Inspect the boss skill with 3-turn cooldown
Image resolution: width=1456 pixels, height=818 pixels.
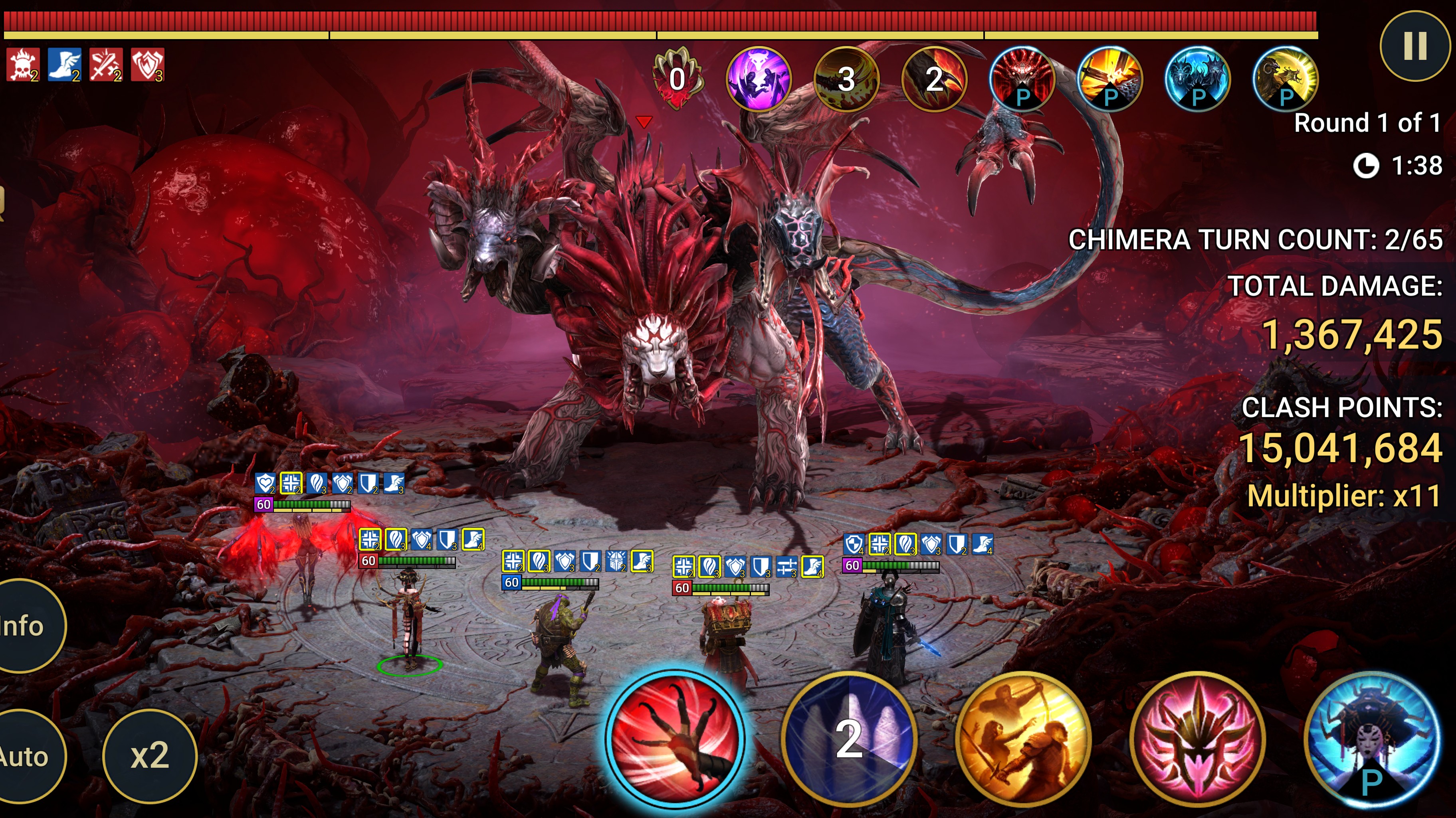tap(846, 79)
